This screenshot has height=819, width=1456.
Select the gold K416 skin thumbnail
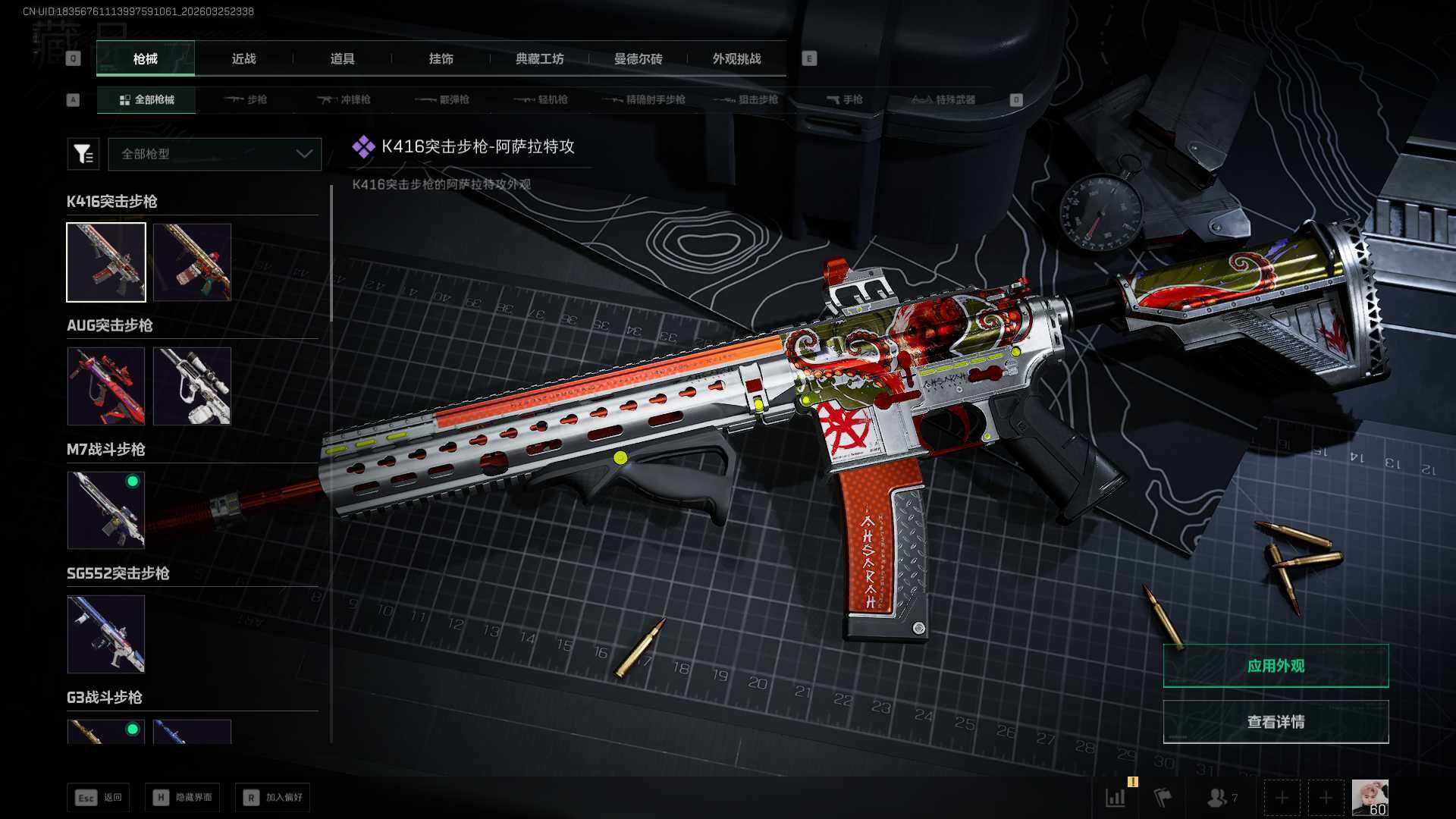coord(192,262)
